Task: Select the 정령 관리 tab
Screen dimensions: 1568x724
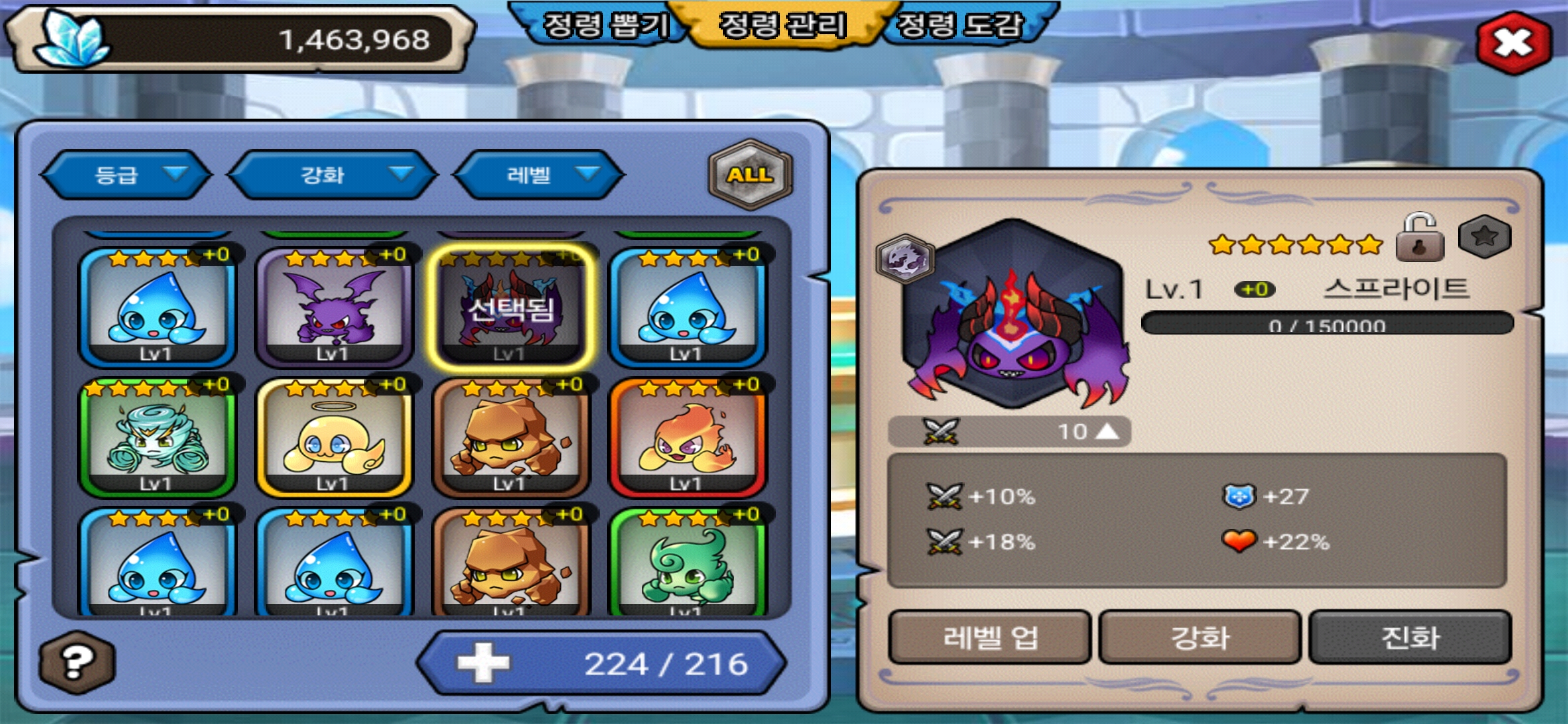Action: (783, 25)
